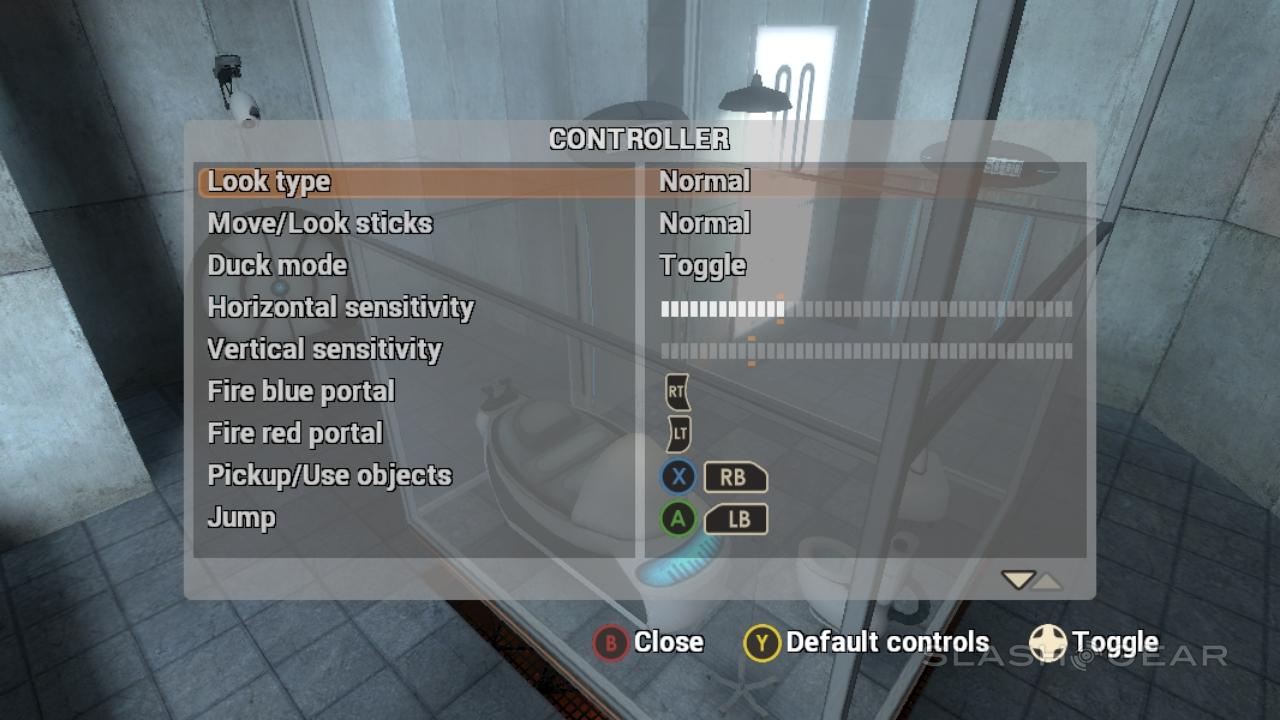Select the Look type setting row
Screen dimensions: 1280x720
coord(269,182)
